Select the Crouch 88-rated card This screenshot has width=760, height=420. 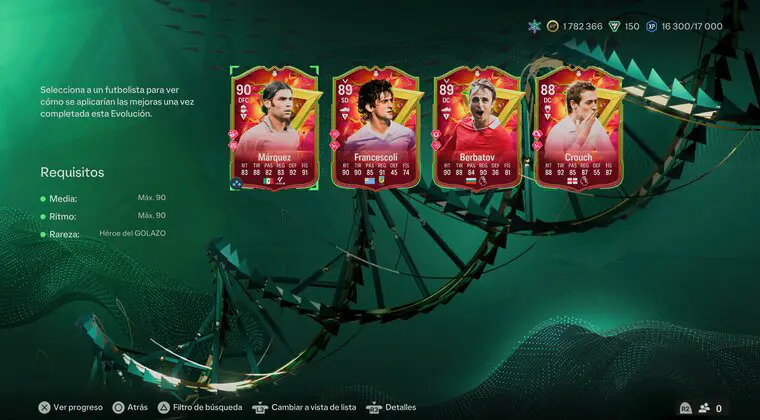coord(577,128)
